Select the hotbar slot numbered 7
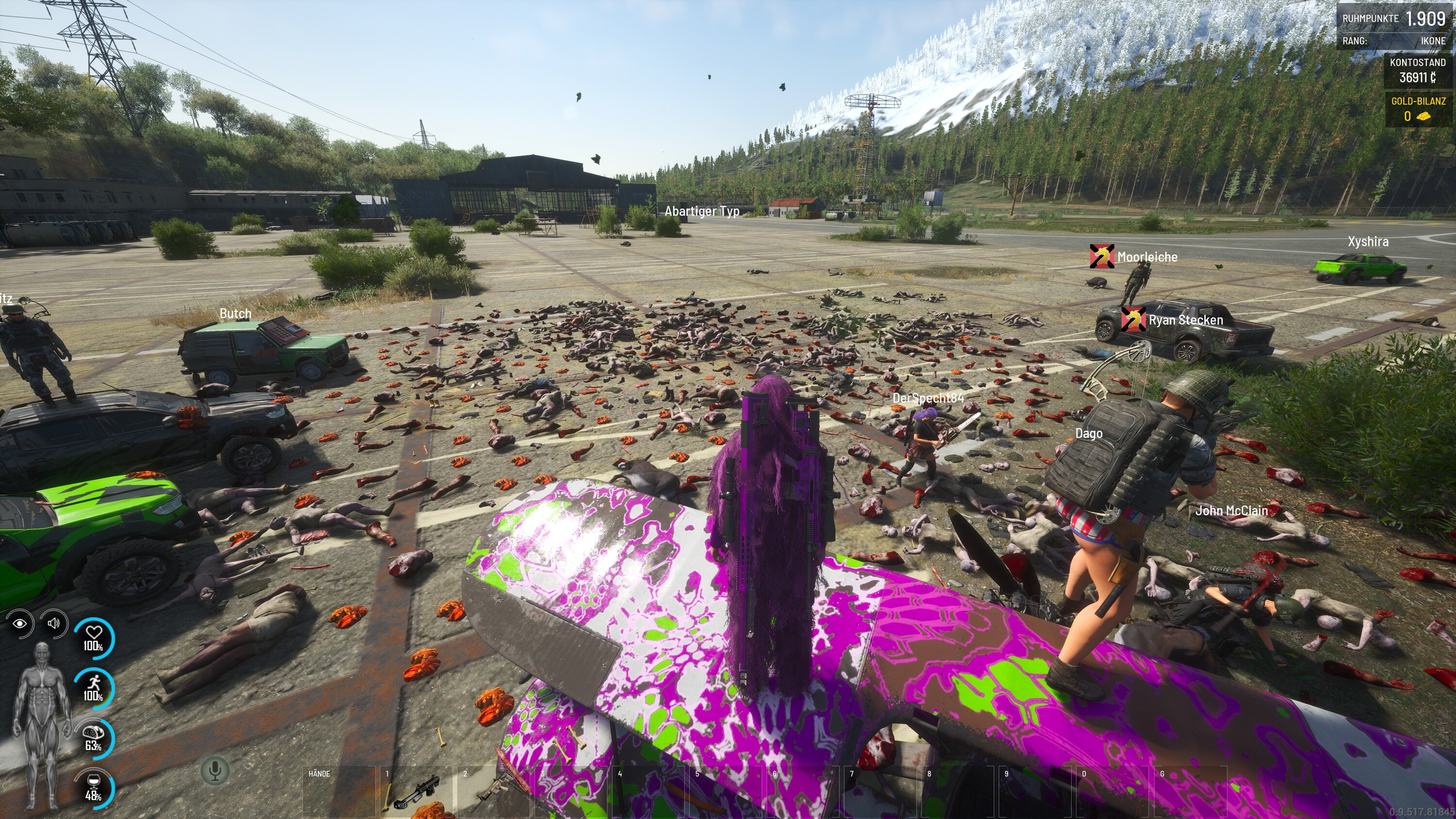1456x819 pixels. (x=880, y=791)
